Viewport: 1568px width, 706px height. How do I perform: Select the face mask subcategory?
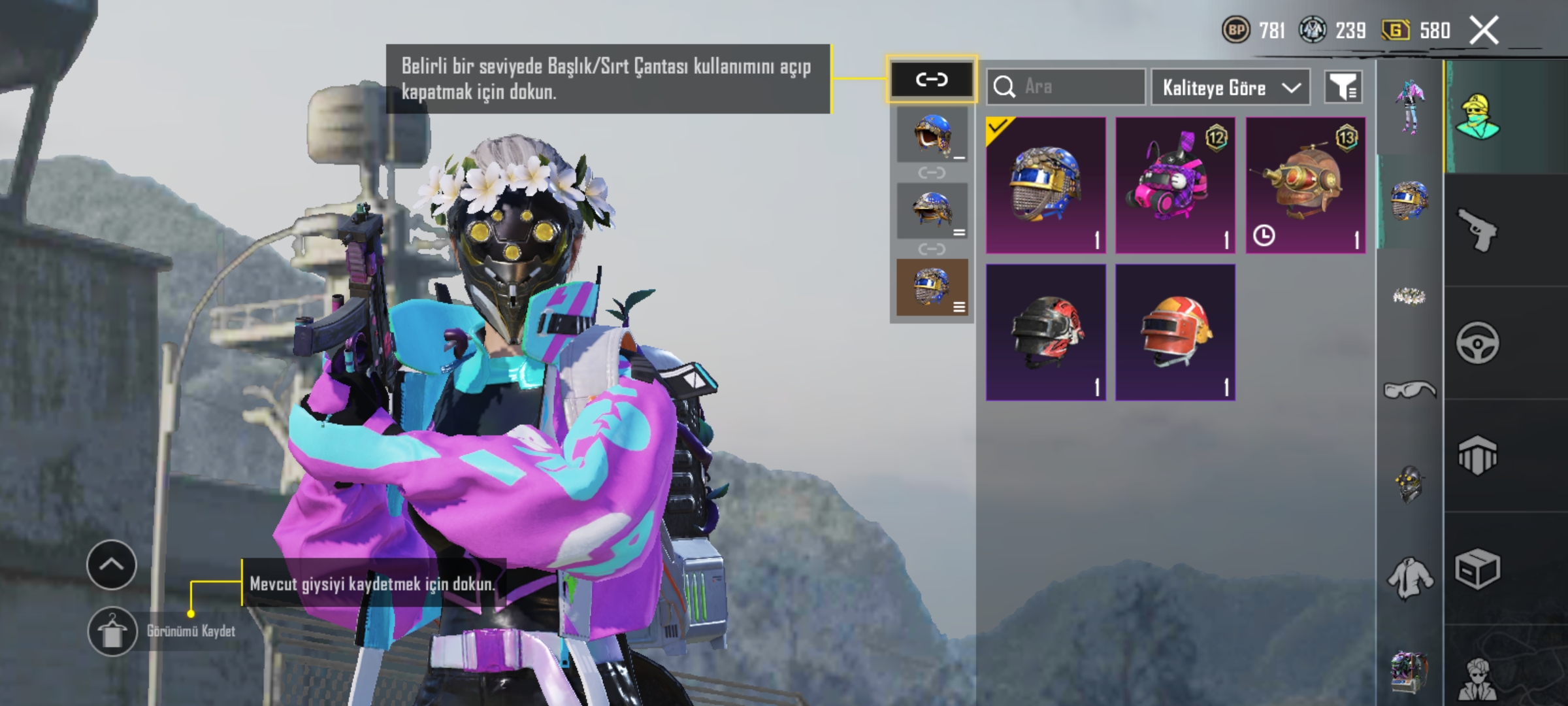click(1410, 484)
